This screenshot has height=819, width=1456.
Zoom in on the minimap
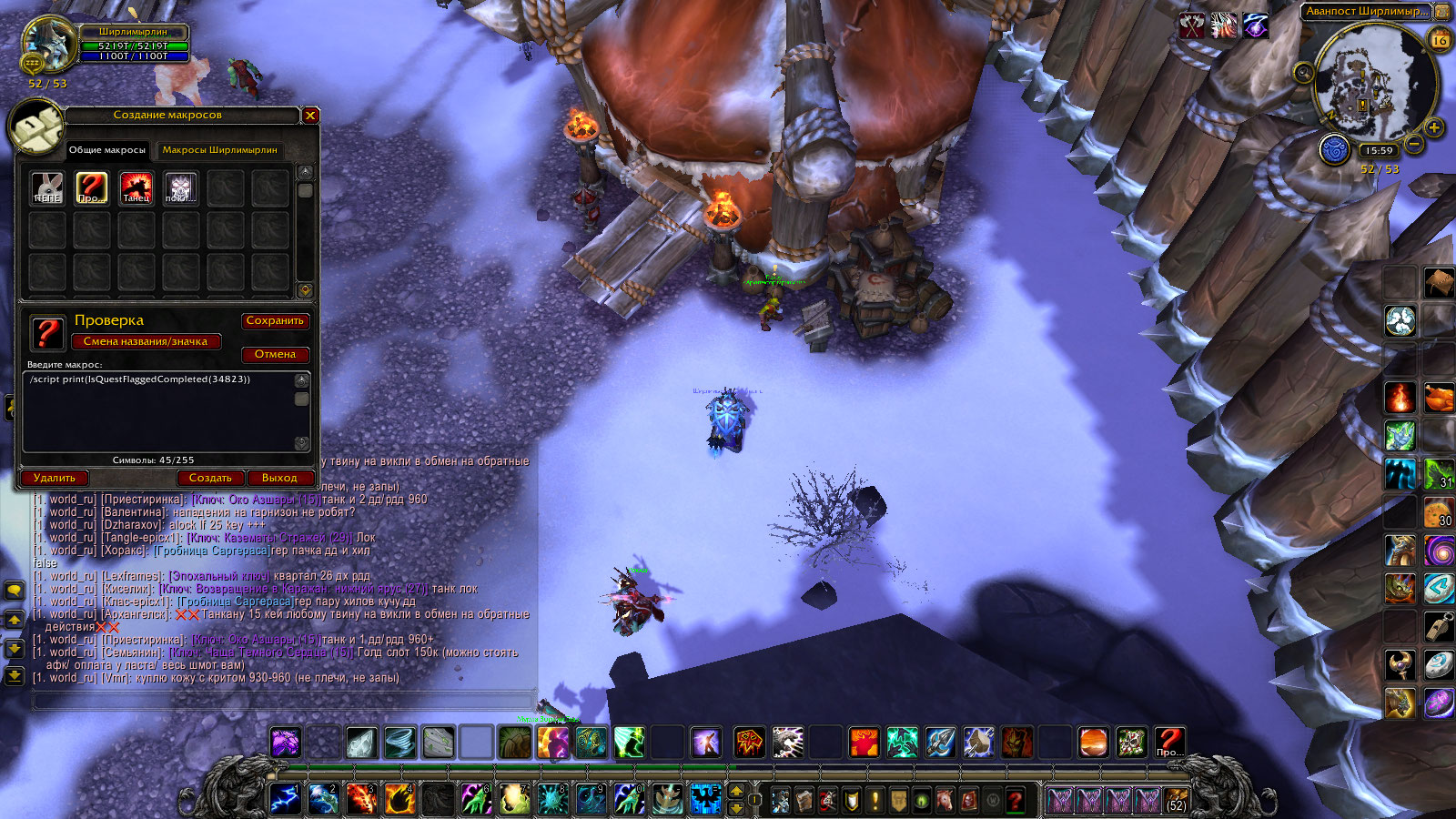click(1434, 127)
